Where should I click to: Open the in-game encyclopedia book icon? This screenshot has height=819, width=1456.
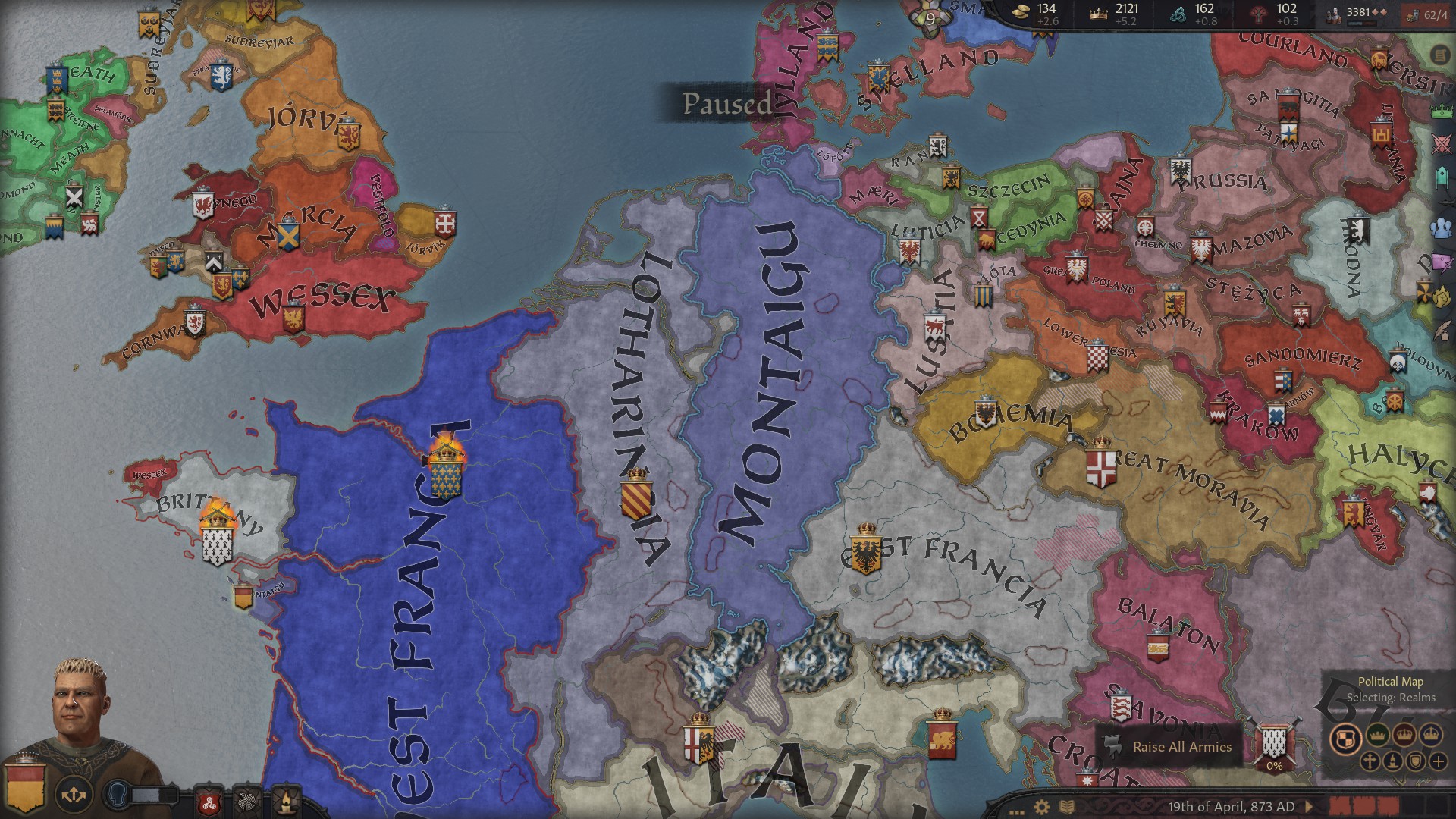[x=1067, y=807]
